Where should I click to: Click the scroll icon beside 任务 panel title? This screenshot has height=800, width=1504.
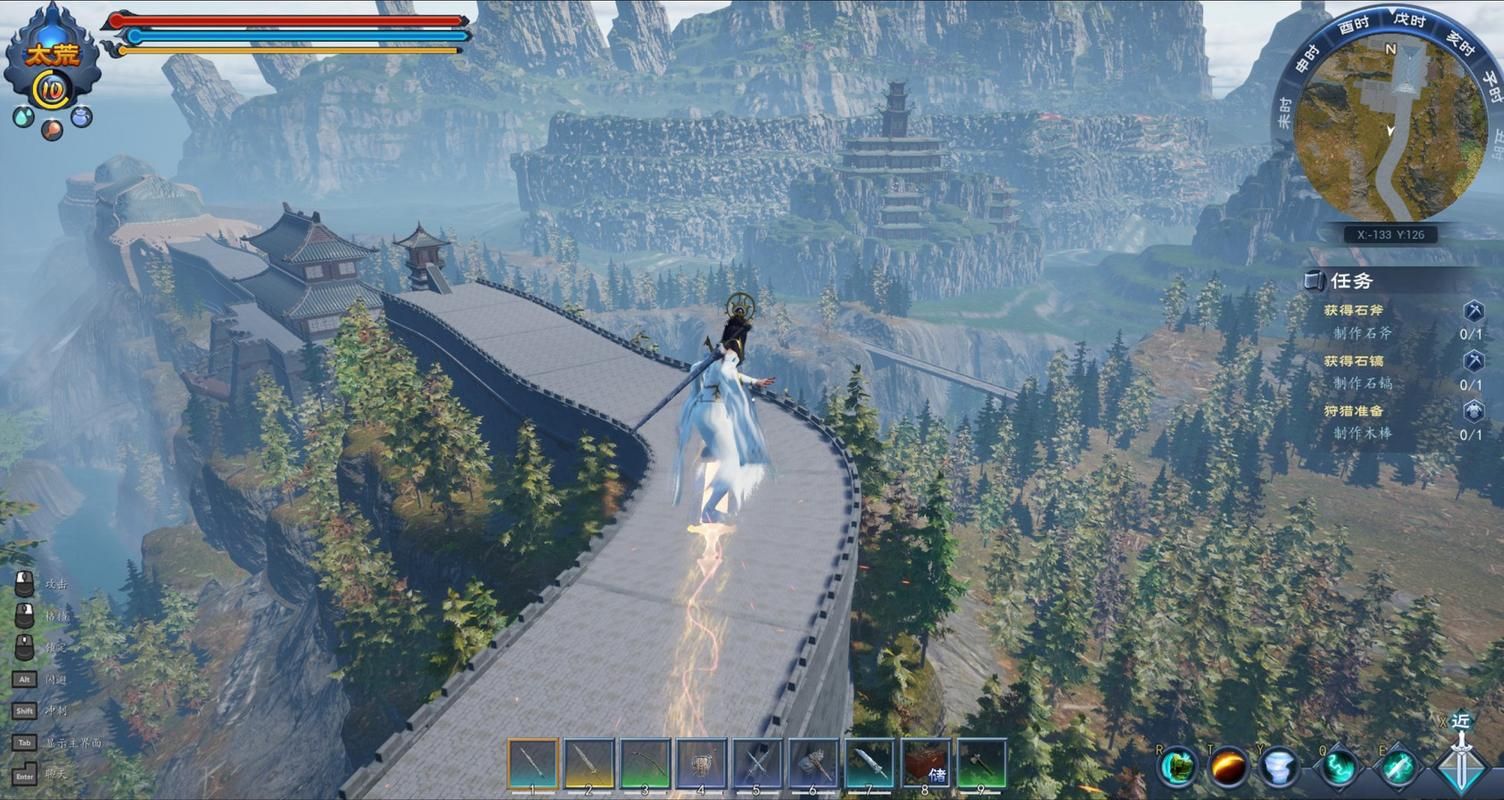click(1314, 281)
